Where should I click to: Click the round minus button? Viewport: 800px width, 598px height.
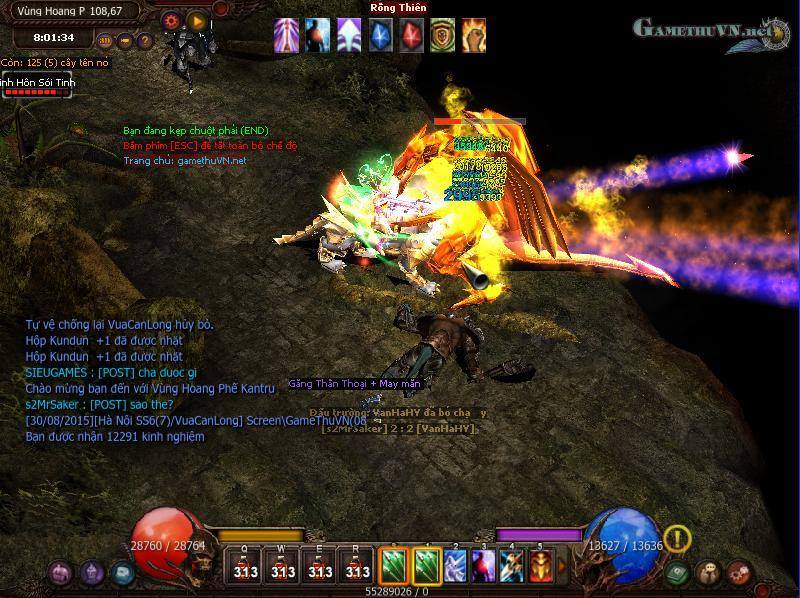[125, 41]
